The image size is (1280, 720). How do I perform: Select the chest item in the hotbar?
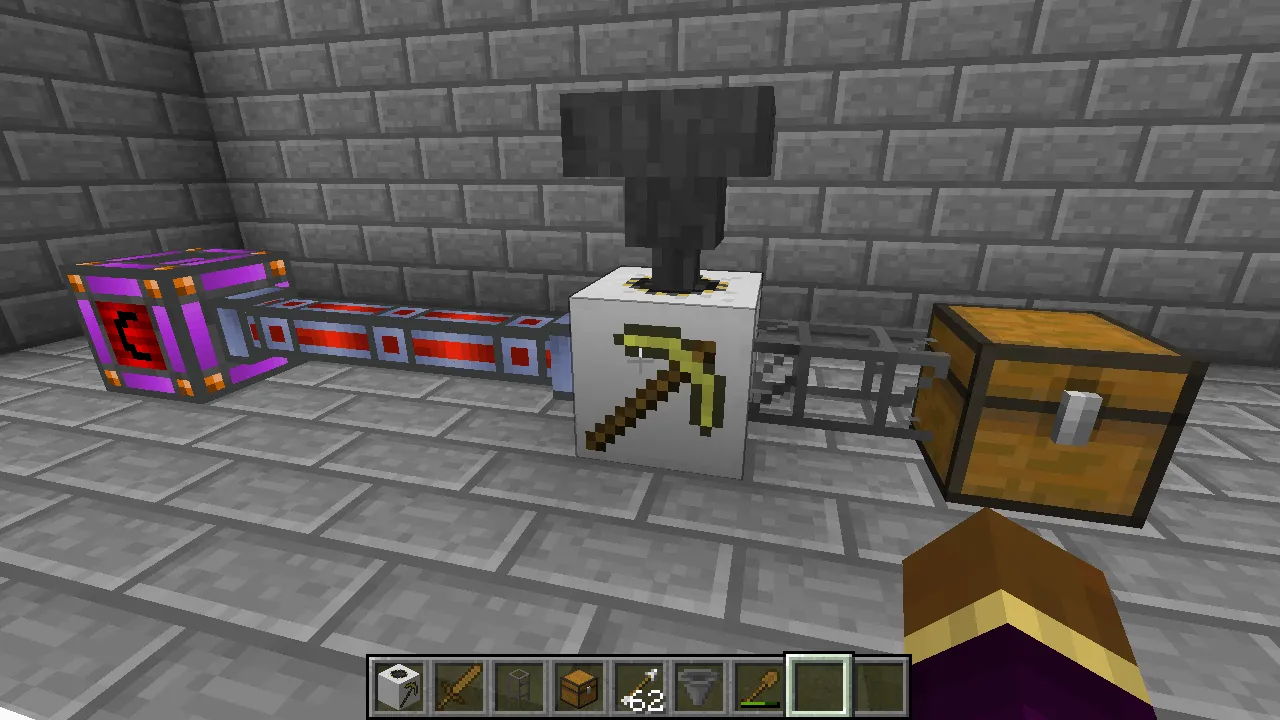tap(579, 683)
